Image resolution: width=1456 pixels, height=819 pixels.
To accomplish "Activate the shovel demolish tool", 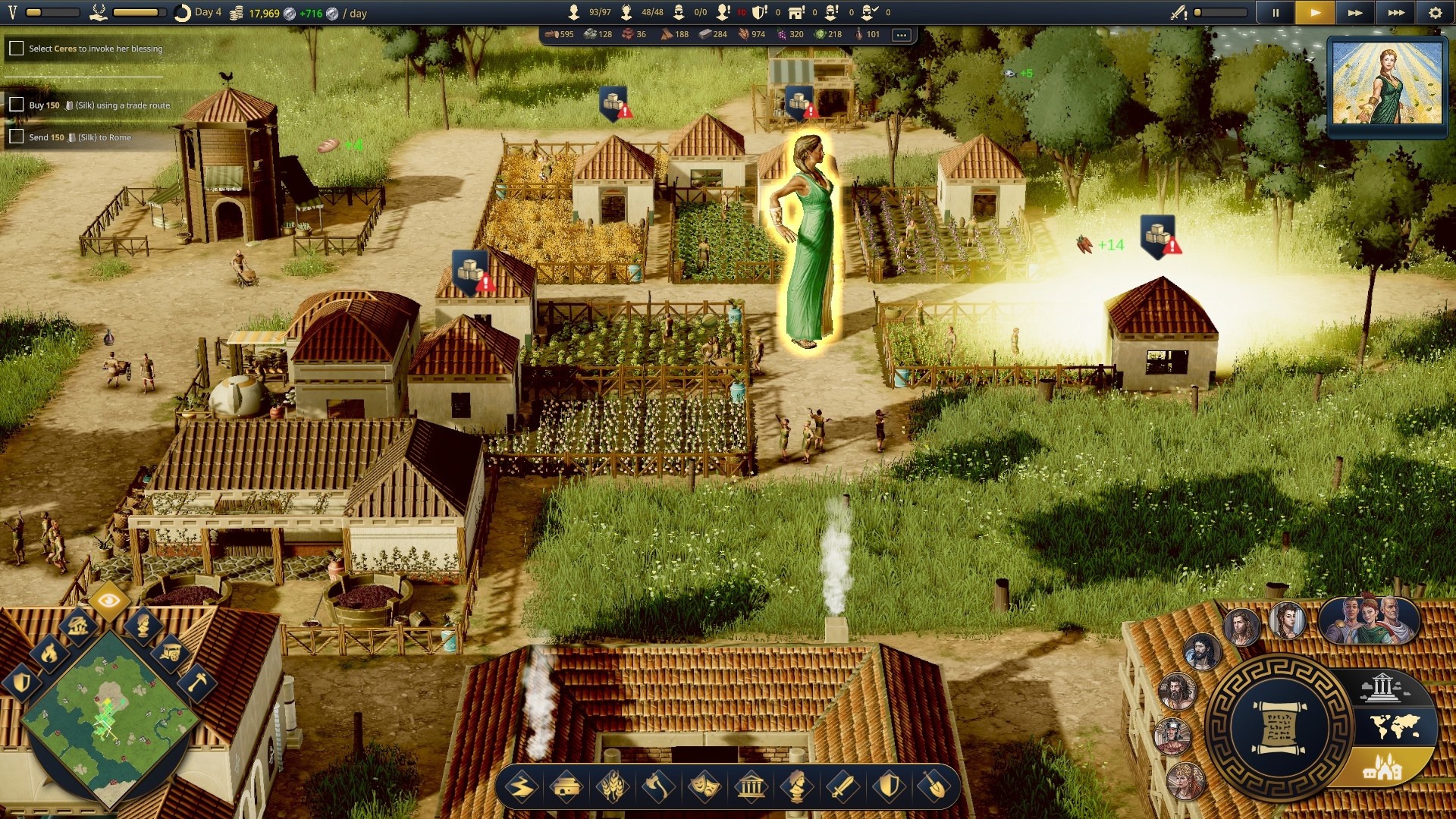I will [934, 787].
